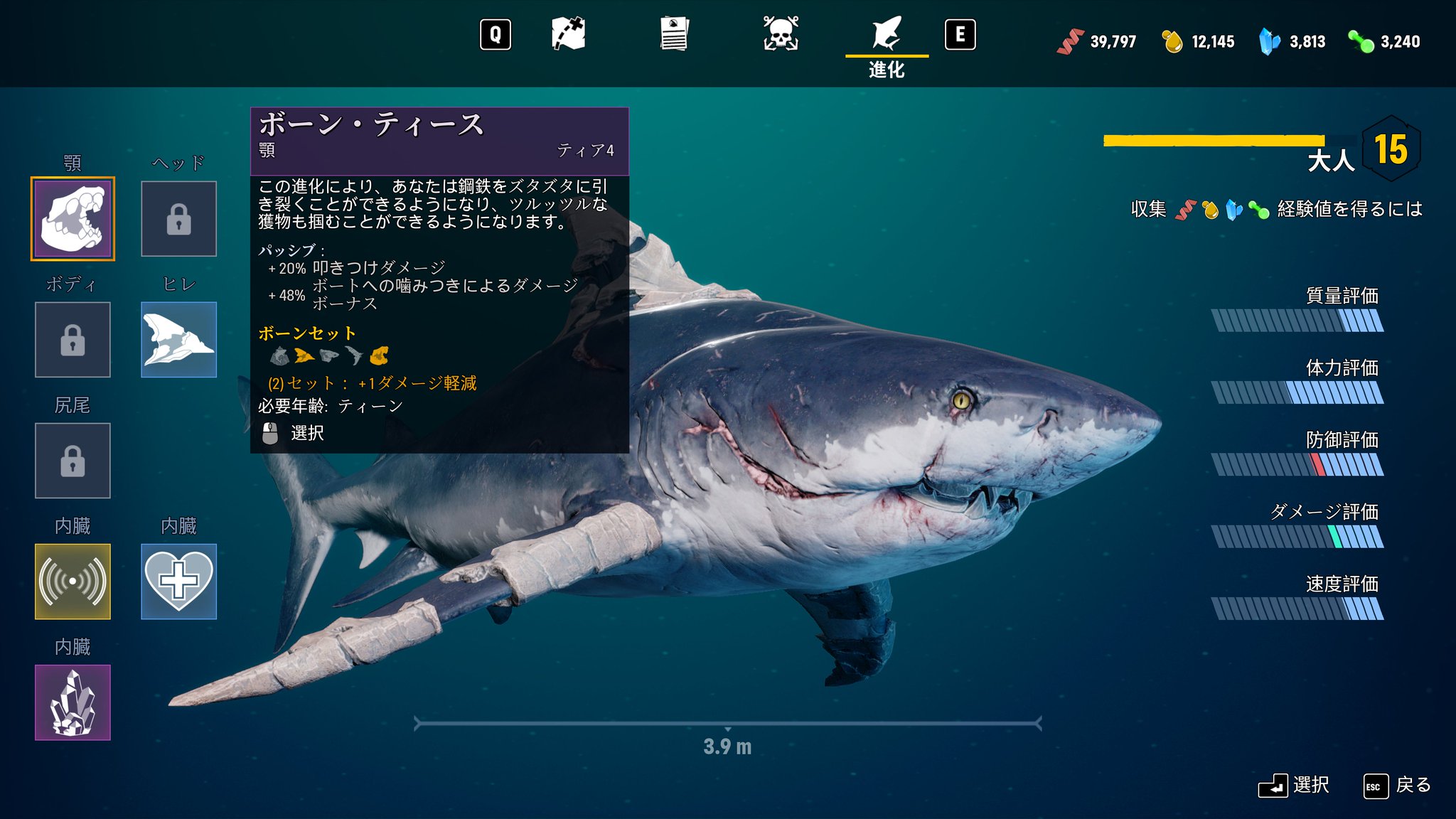
Task: Click the locked ボディ (body) slot
Action: [72, 339]
